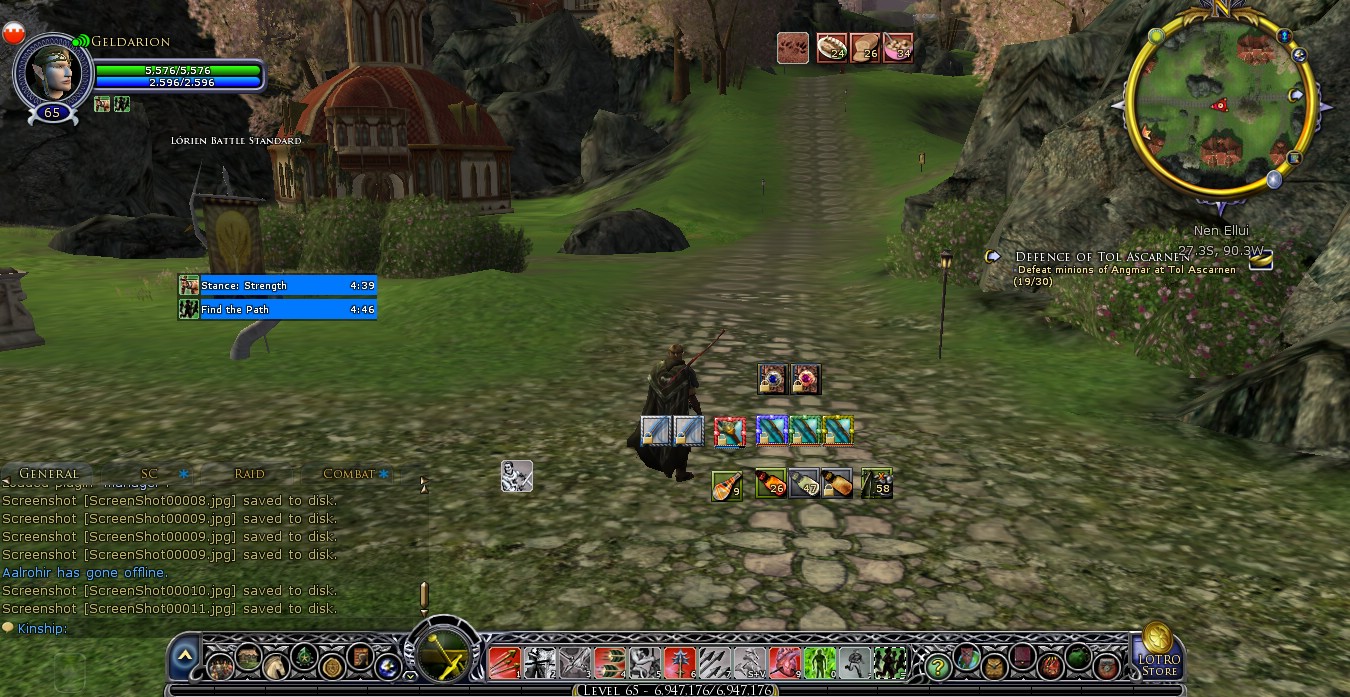
Task: Click the Kinship chat input line
Action: point(200,628)
